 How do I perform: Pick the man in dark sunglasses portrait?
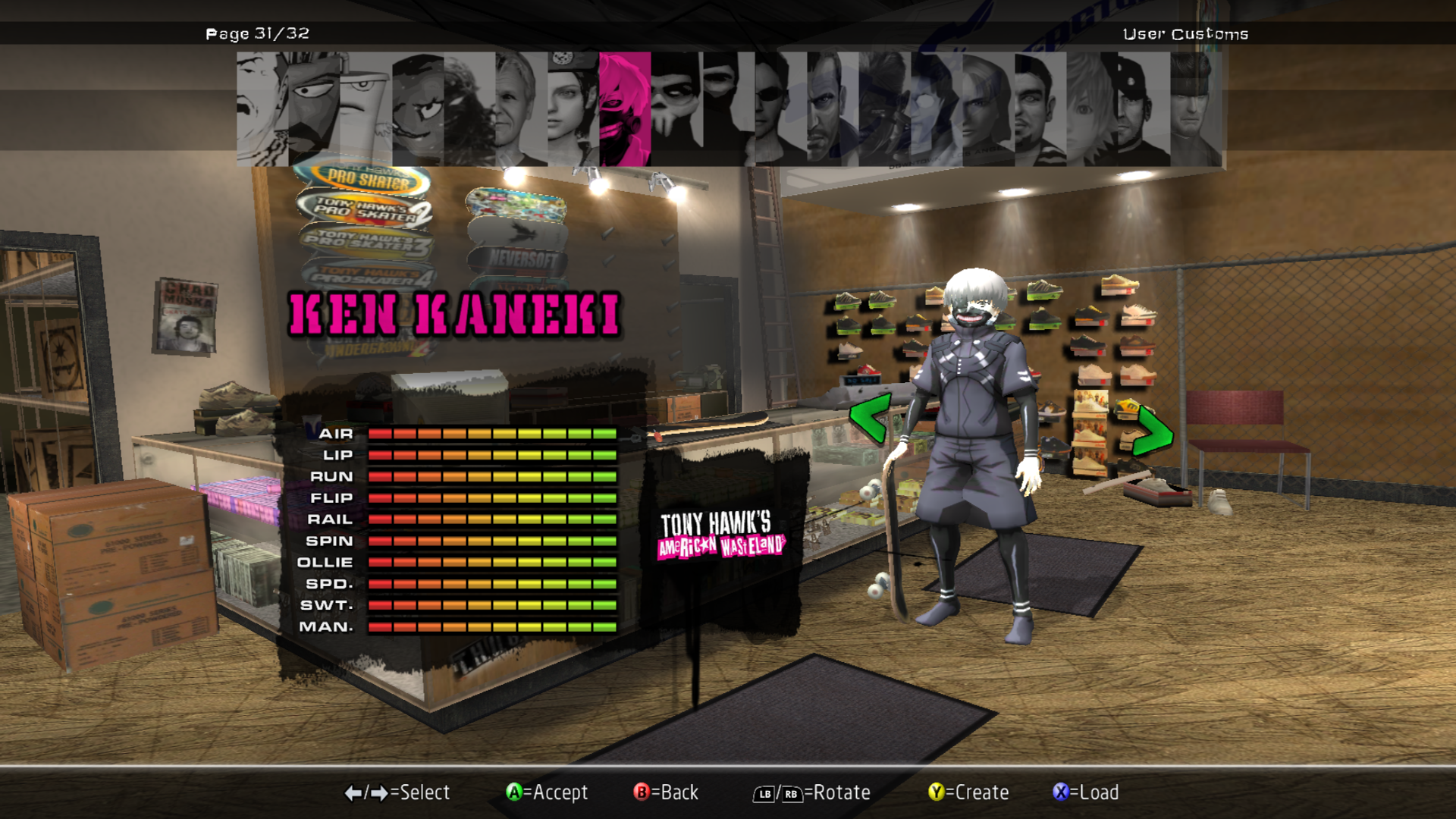click(780, 109)
